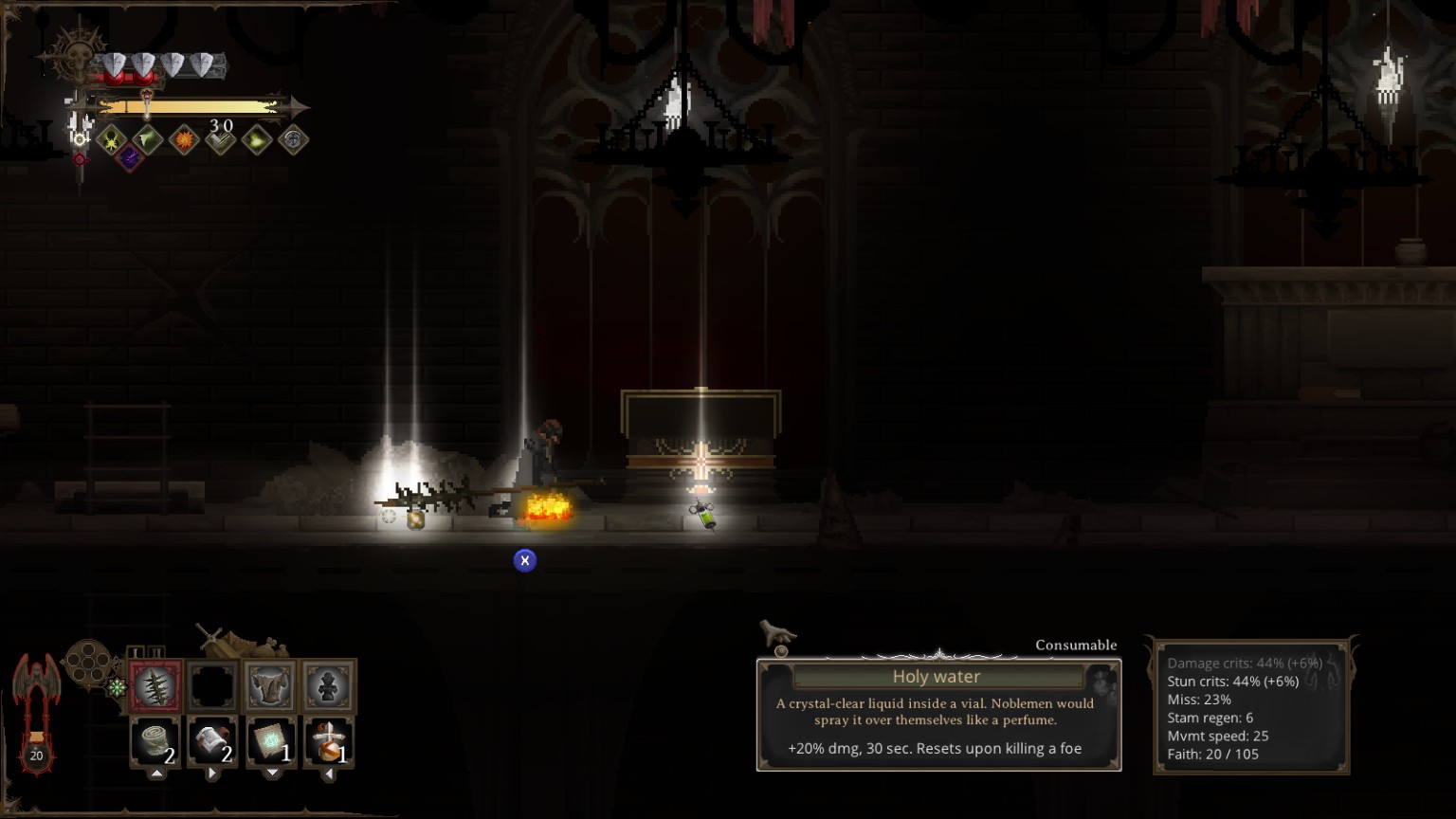The image size is (1456, 819).
Task: Use the glowing rune page item
Action: (271, 740)
